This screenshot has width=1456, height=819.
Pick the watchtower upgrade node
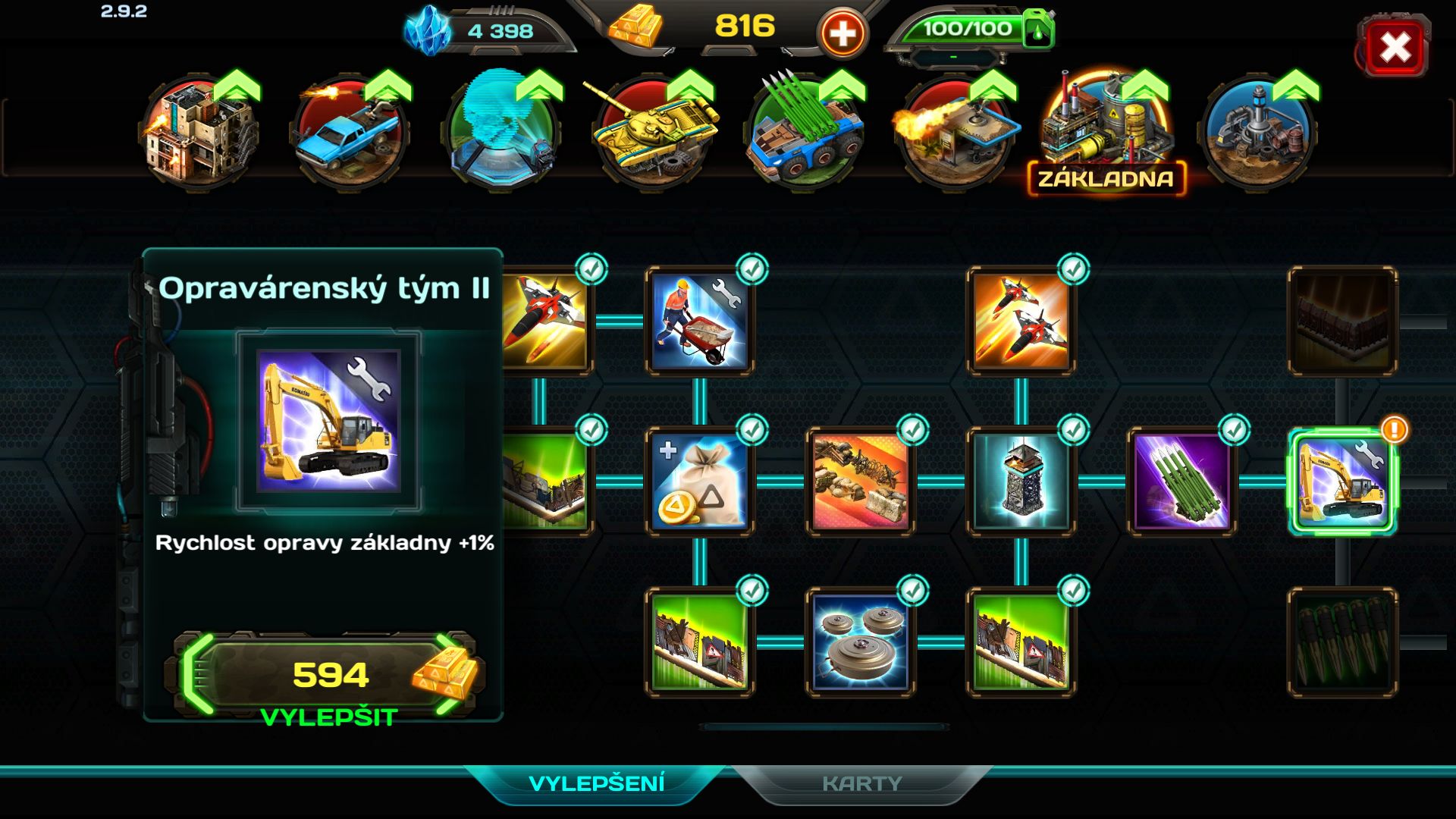pos(1021,481)
